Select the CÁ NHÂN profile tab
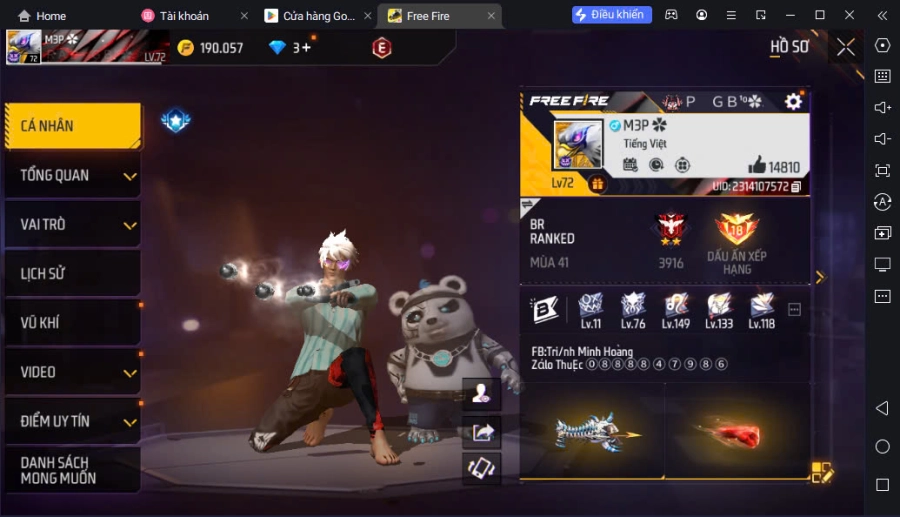The width and height of the screenshot is (900, 517). point(72,126)
